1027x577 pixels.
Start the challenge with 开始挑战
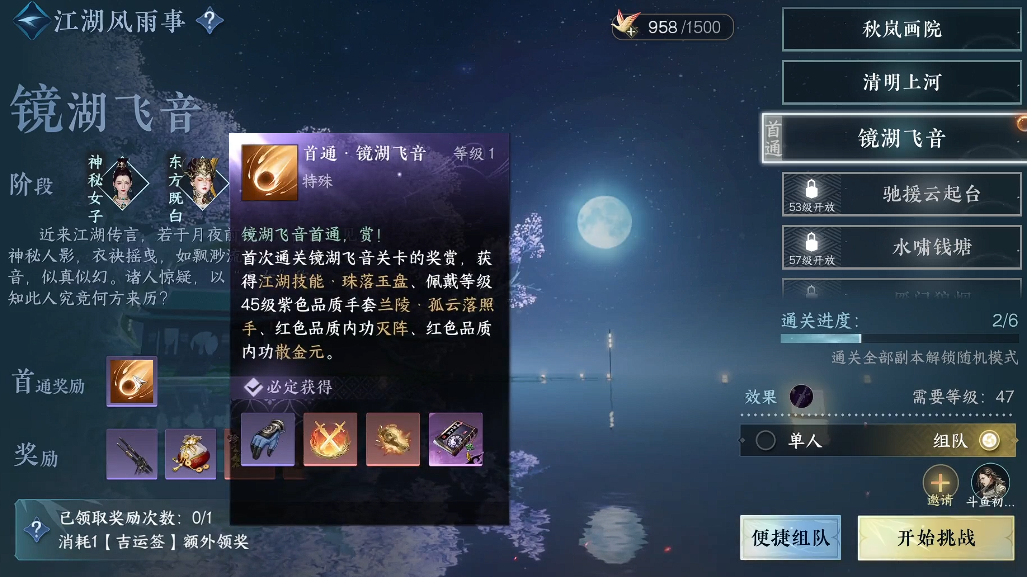tap(935, 538)
